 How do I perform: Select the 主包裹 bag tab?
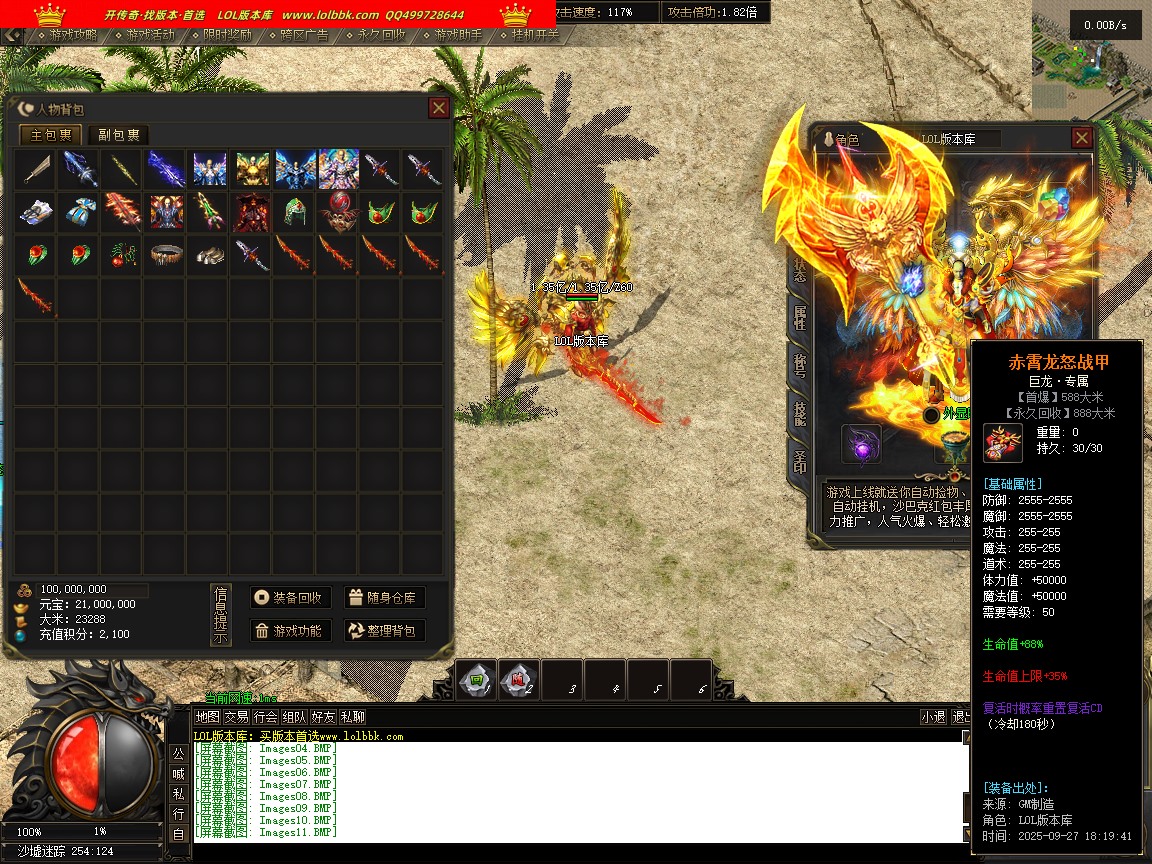pos(51,135)
